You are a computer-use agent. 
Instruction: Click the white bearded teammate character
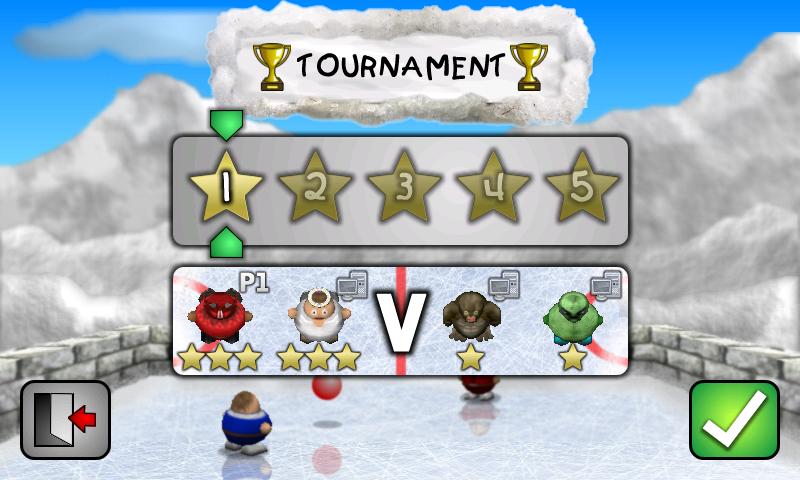pos(319,316)
